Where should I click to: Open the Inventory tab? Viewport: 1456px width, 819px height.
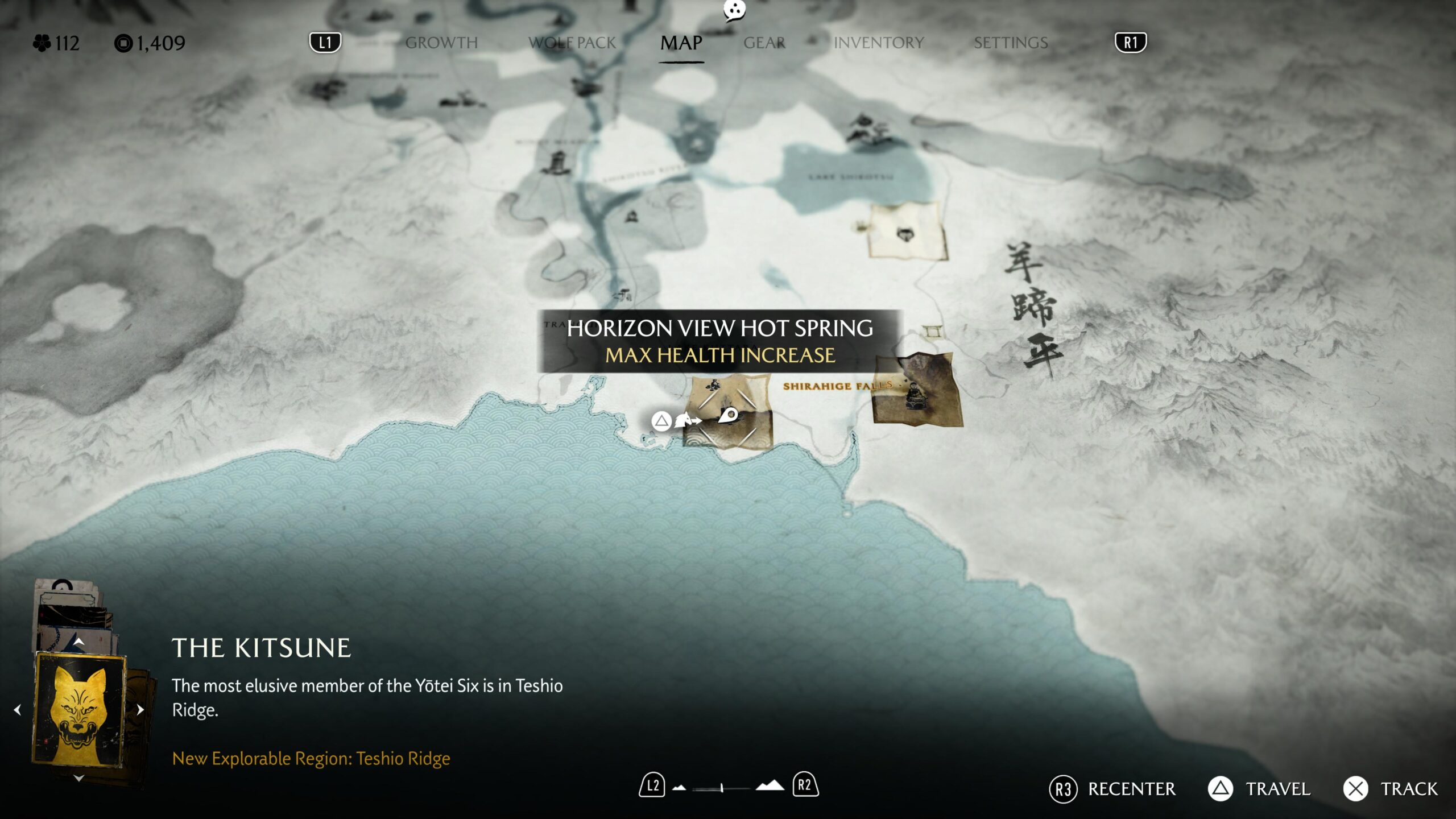tap(878, 43)
